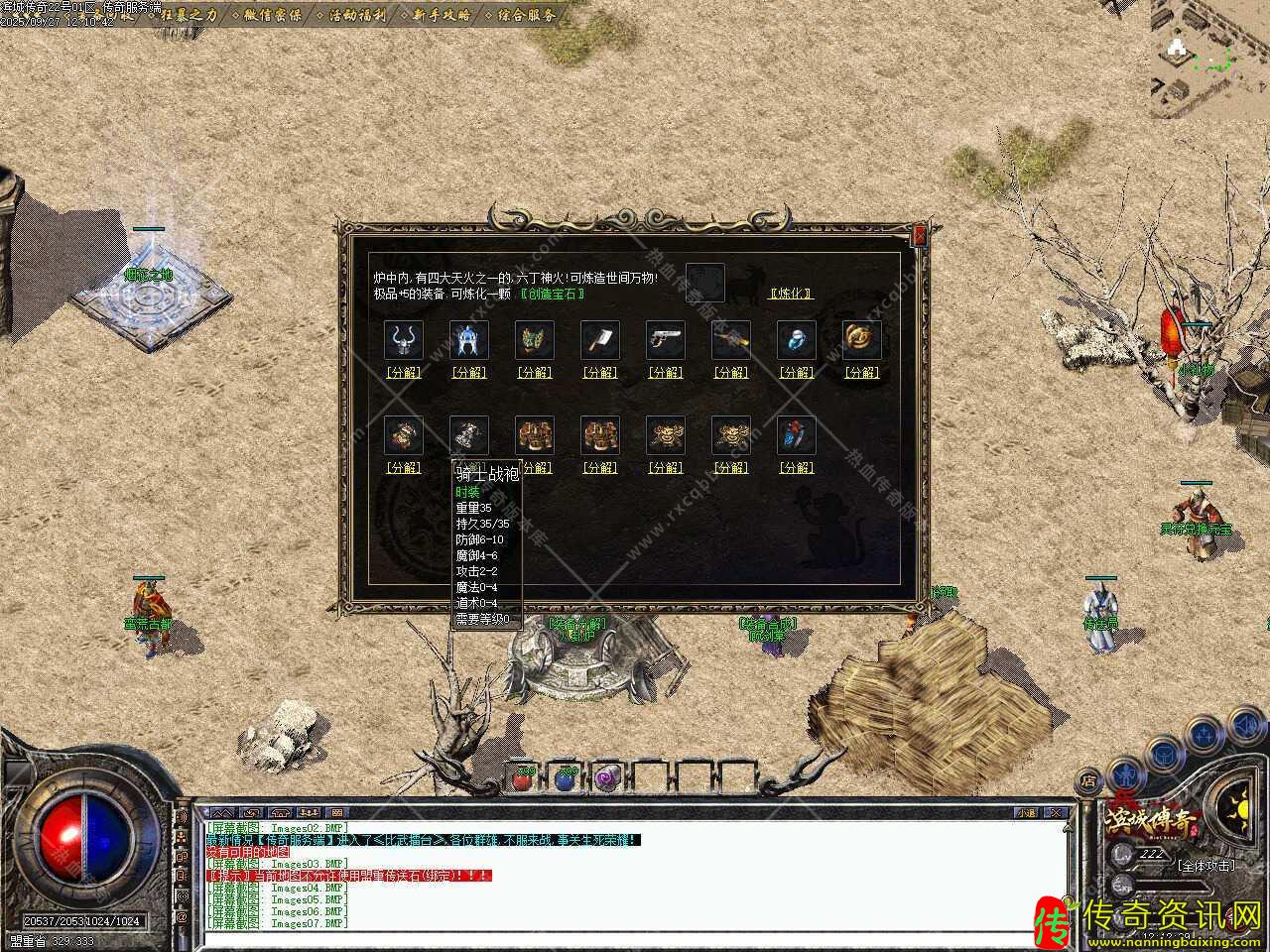1270x952 pixels.
Task: Select the silver pistol item icon
Action: pos(666,340)
